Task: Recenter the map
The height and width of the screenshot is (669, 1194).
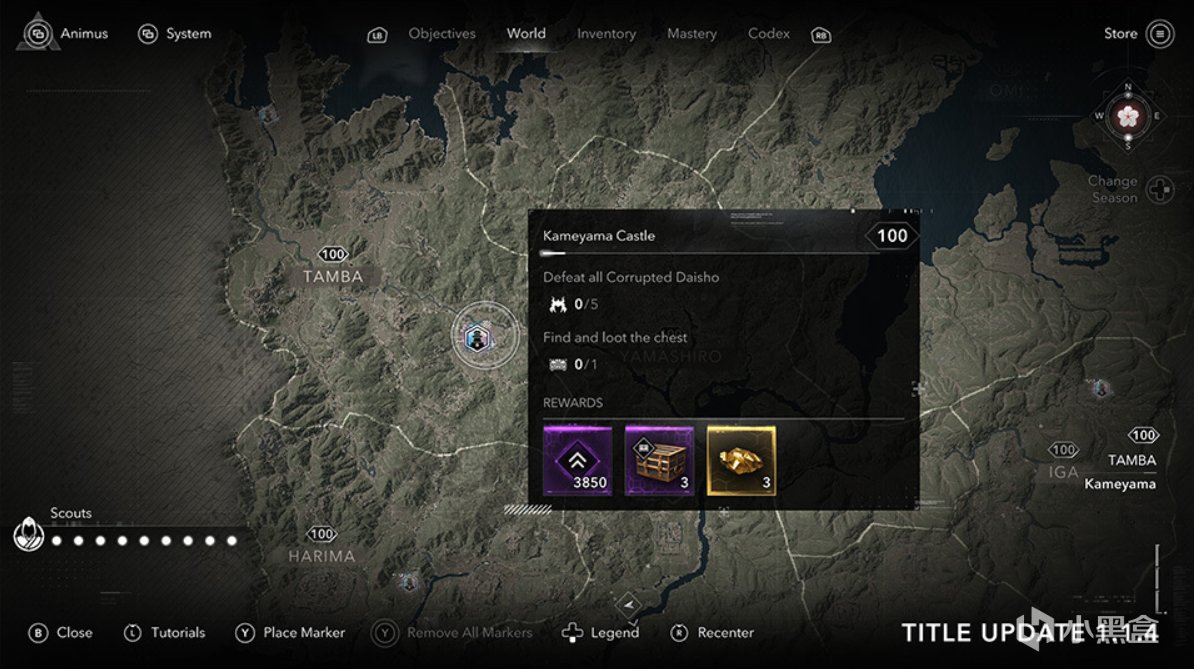Action: click(x=713, y=633)
